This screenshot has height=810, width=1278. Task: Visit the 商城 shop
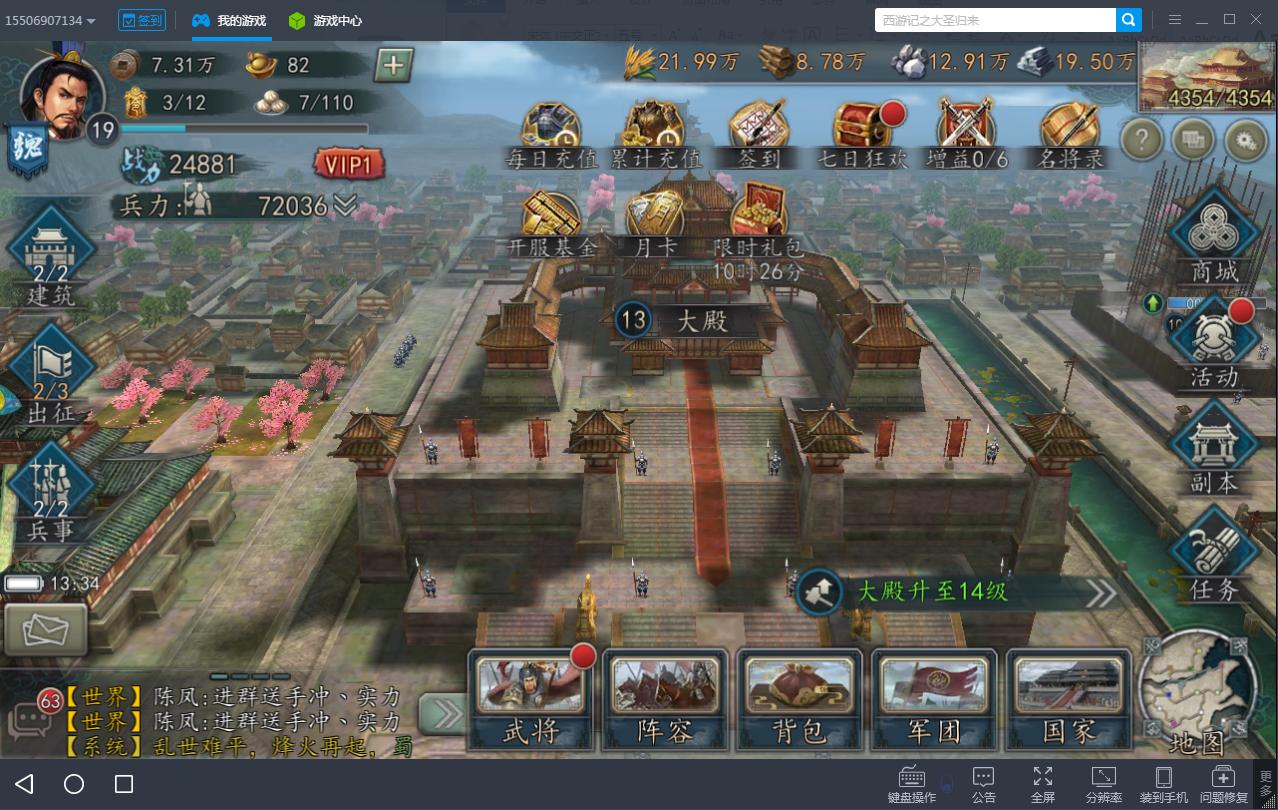coord(1214,235)
